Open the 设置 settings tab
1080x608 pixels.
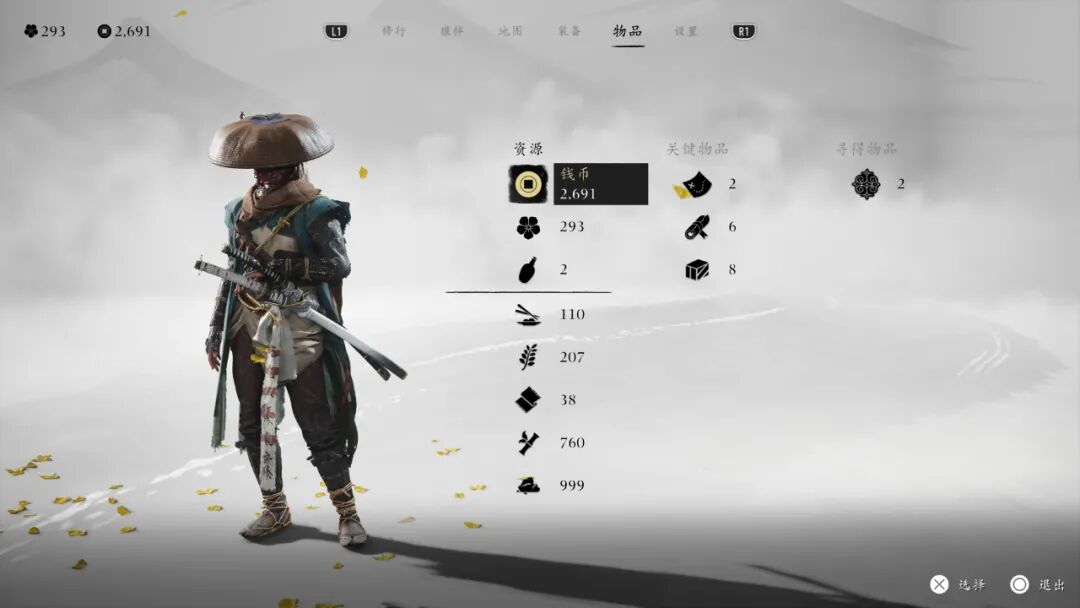(x=686, y=31)
